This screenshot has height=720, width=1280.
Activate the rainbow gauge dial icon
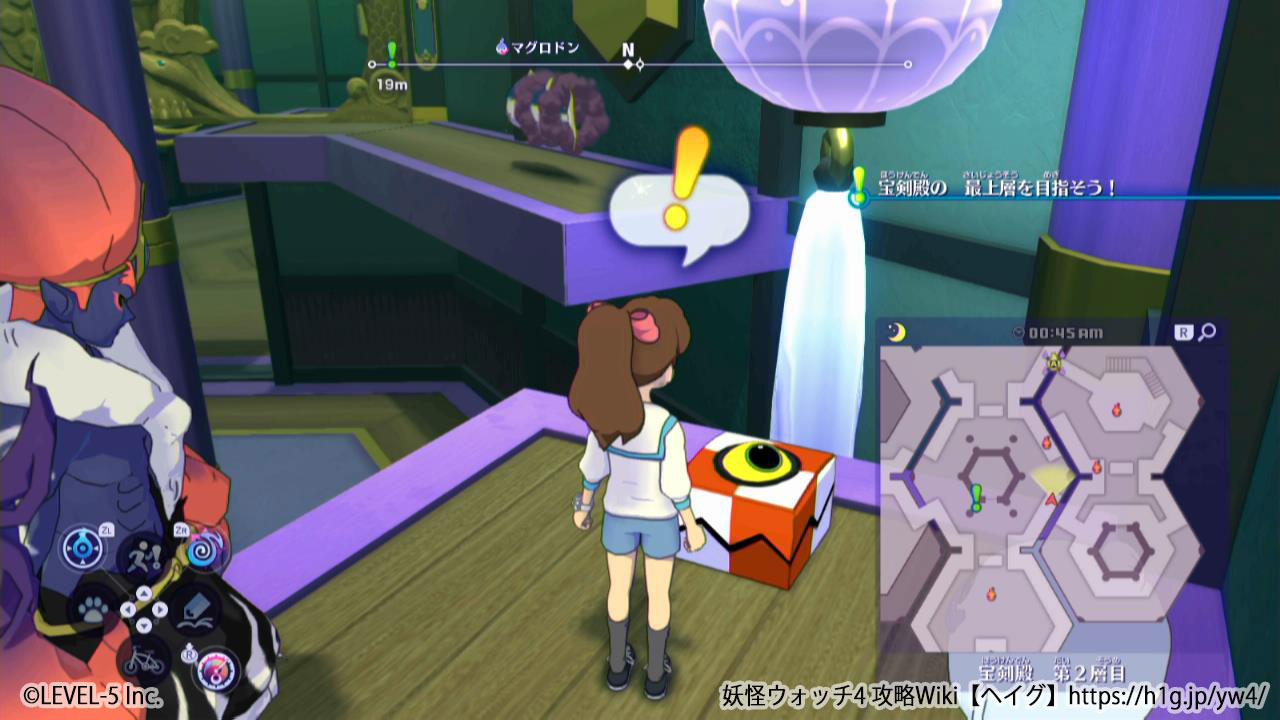tap(216, 669)
